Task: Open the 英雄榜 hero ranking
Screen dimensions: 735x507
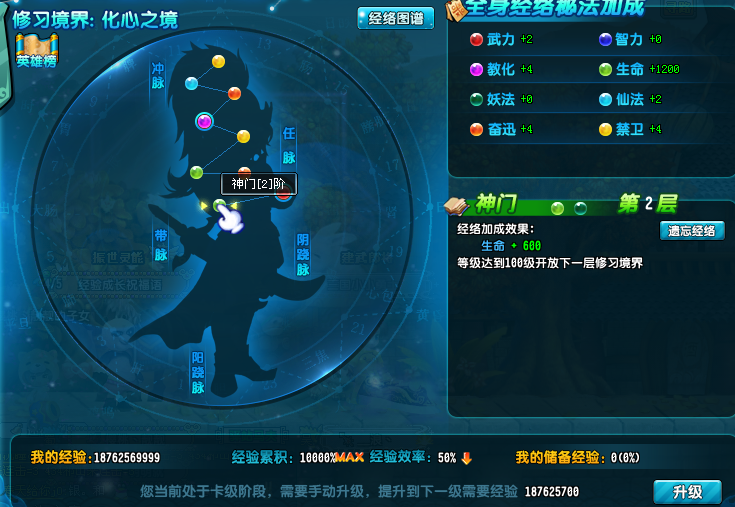Action: (36, 52)
